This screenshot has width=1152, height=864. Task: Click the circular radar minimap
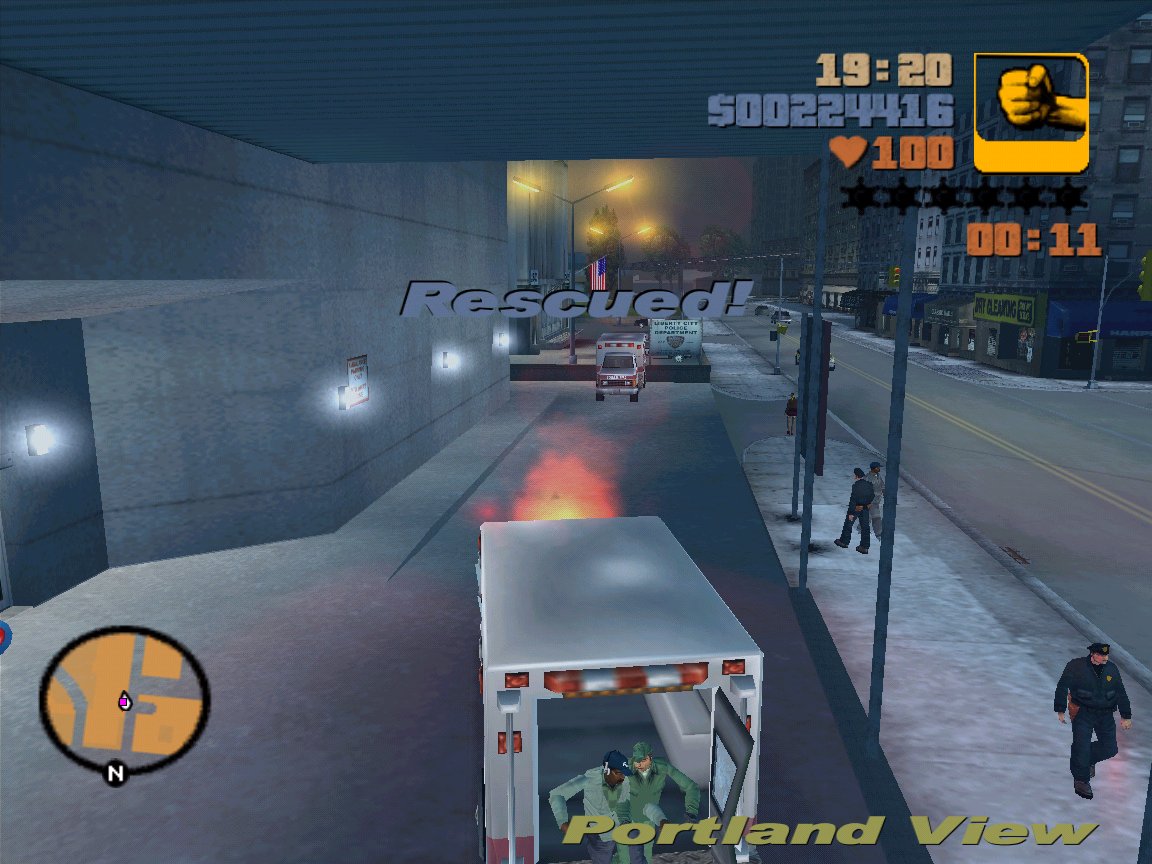pyautogui.click(x=124, y=699)
